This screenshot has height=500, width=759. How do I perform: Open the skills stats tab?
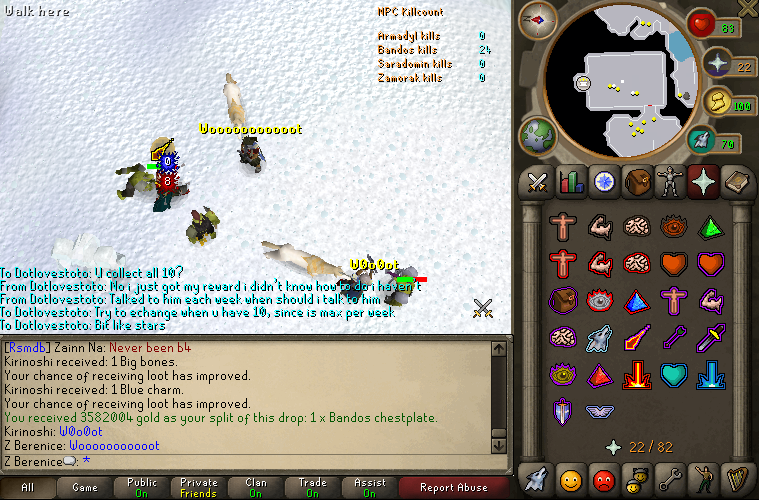pos(572,182)
